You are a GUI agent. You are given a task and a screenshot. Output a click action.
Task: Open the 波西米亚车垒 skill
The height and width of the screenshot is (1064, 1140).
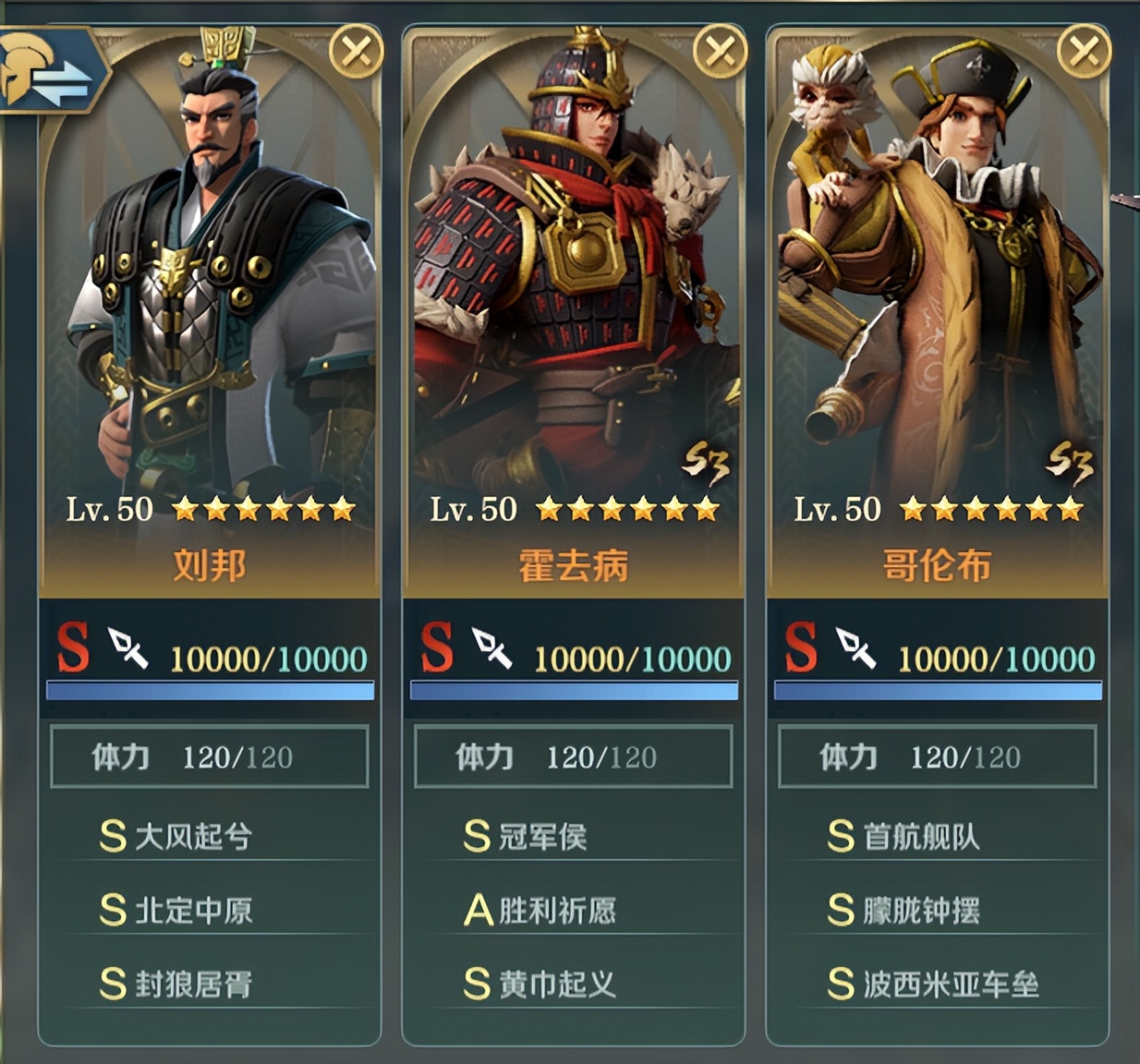tap(950, 985)
